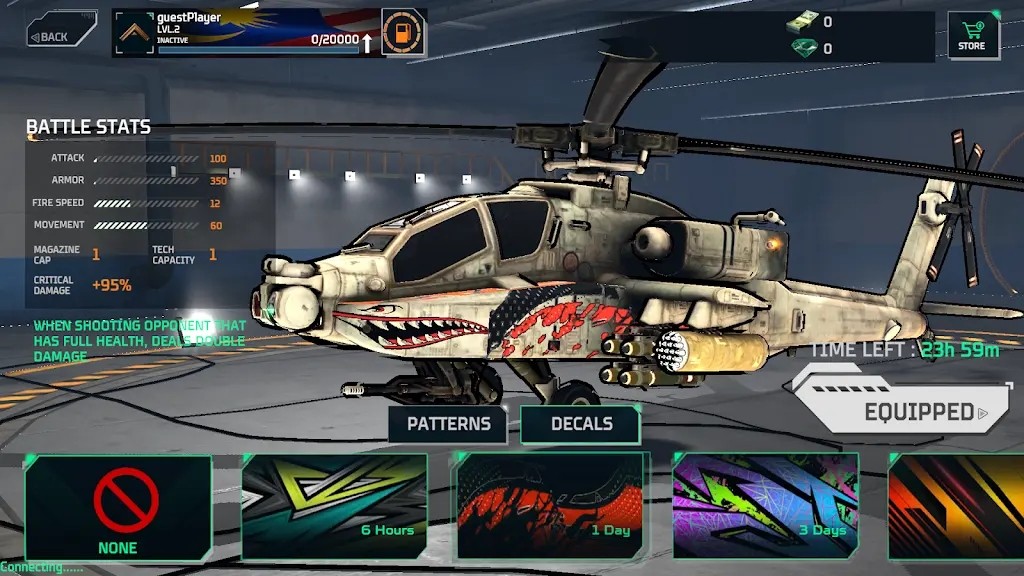Select the orange striped pattern thumbnail
Image resolution: width=1024 pixels, height=576 pixels.
pos(957,507)
